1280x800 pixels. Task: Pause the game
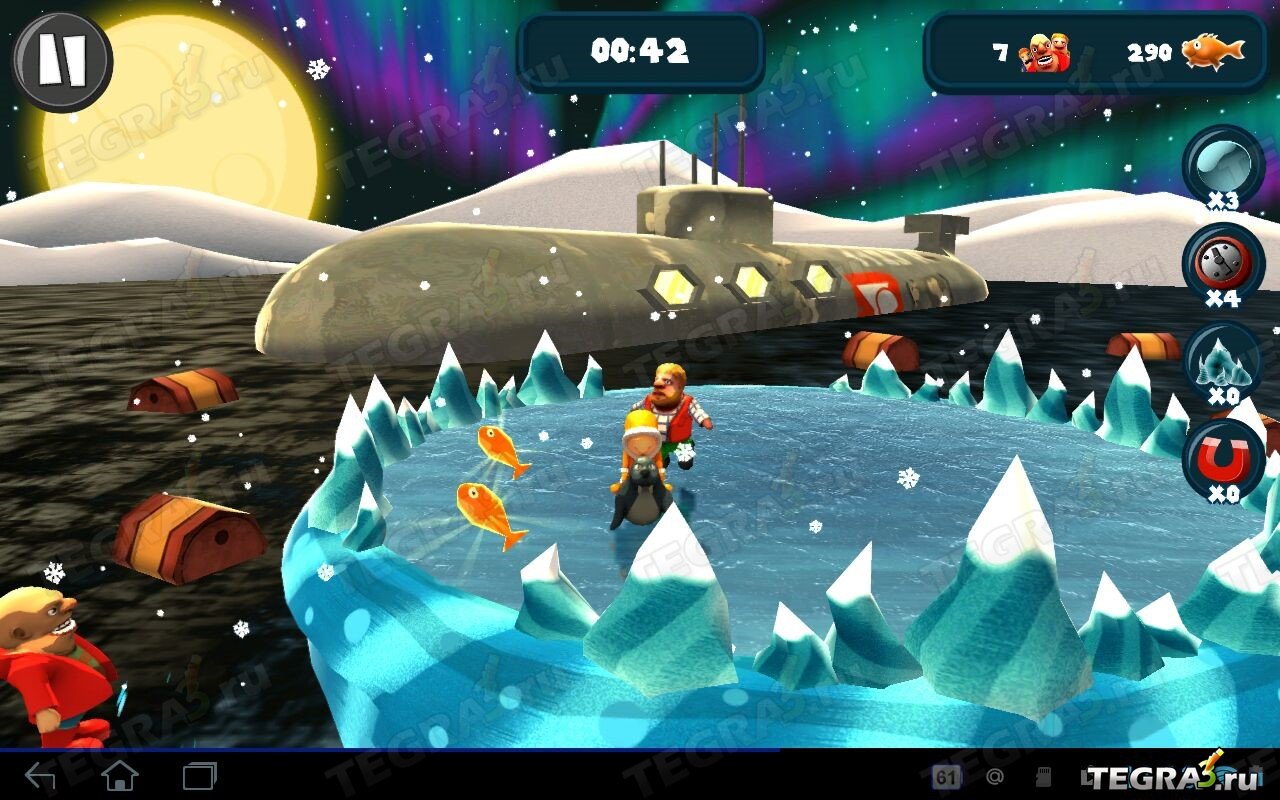tap(62, 62)
